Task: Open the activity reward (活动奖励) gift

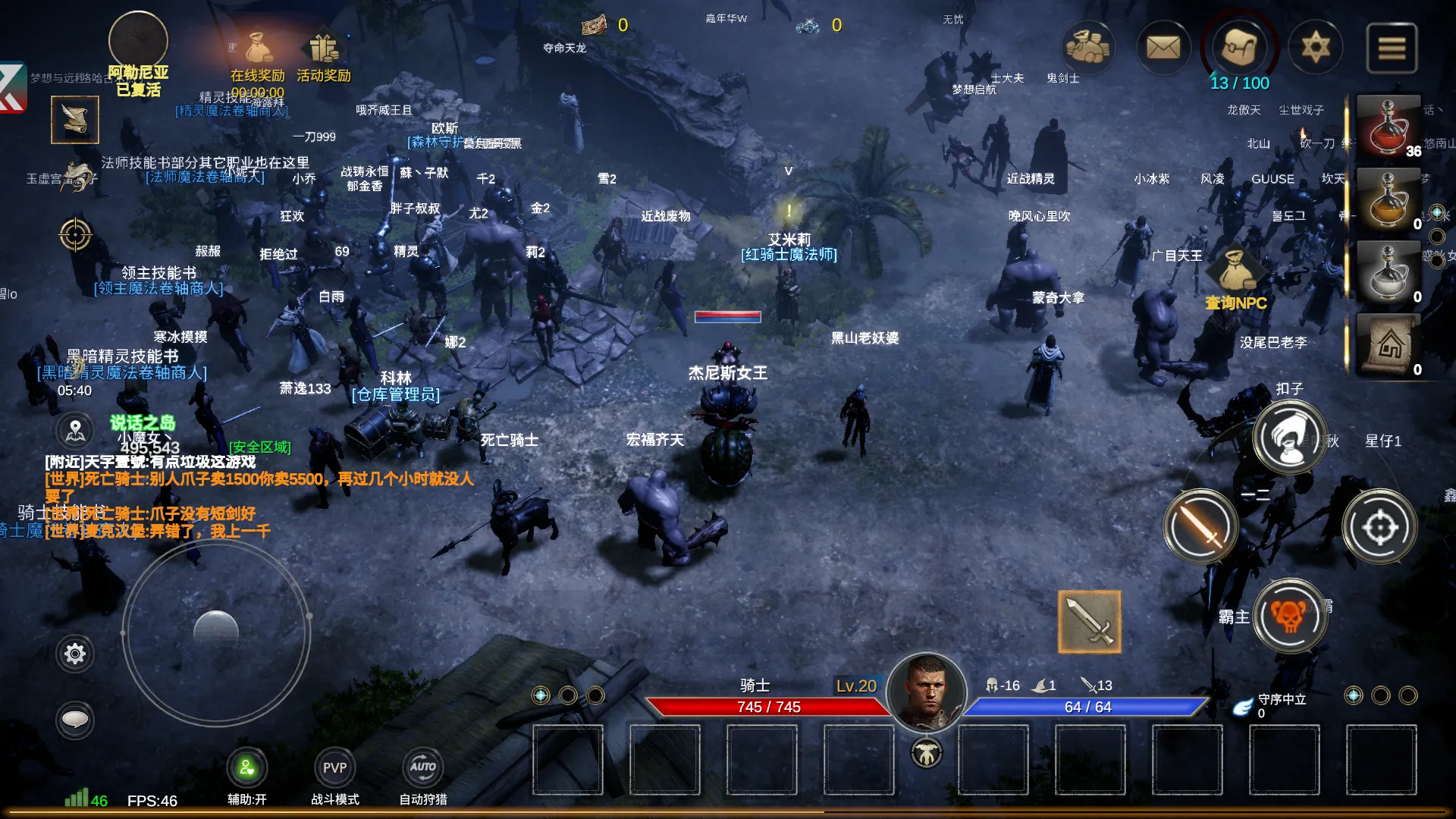Action: tap(324, 52)
